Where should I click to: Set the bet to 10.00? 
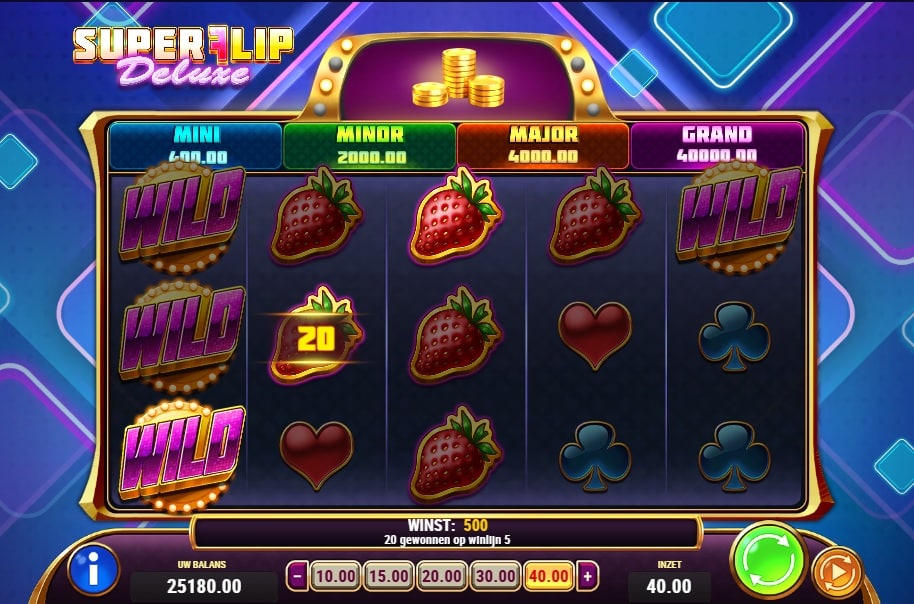click(334, 576)
